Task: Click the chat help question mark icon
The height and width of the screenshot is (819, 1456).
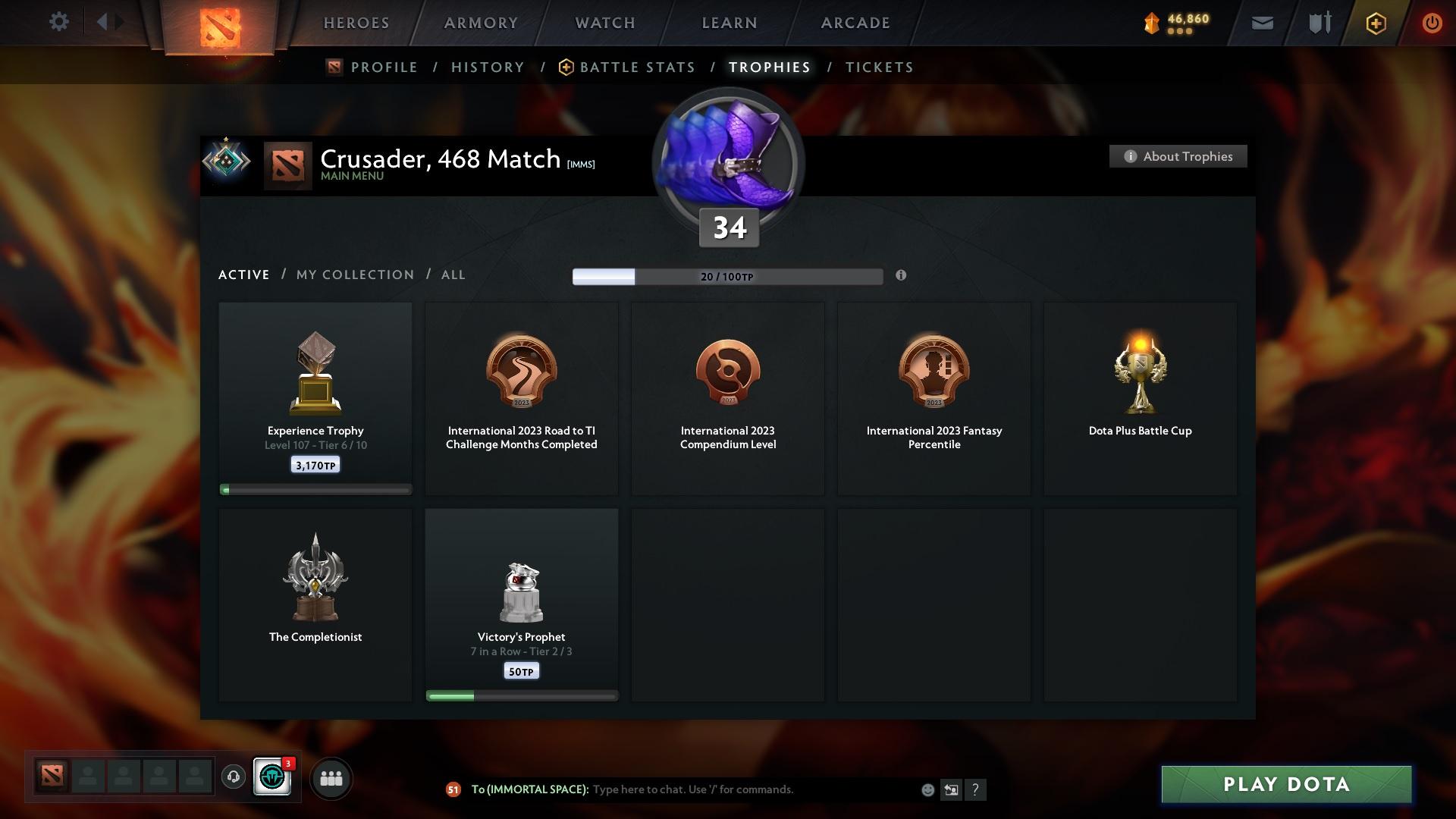Action: pos(975,789)
